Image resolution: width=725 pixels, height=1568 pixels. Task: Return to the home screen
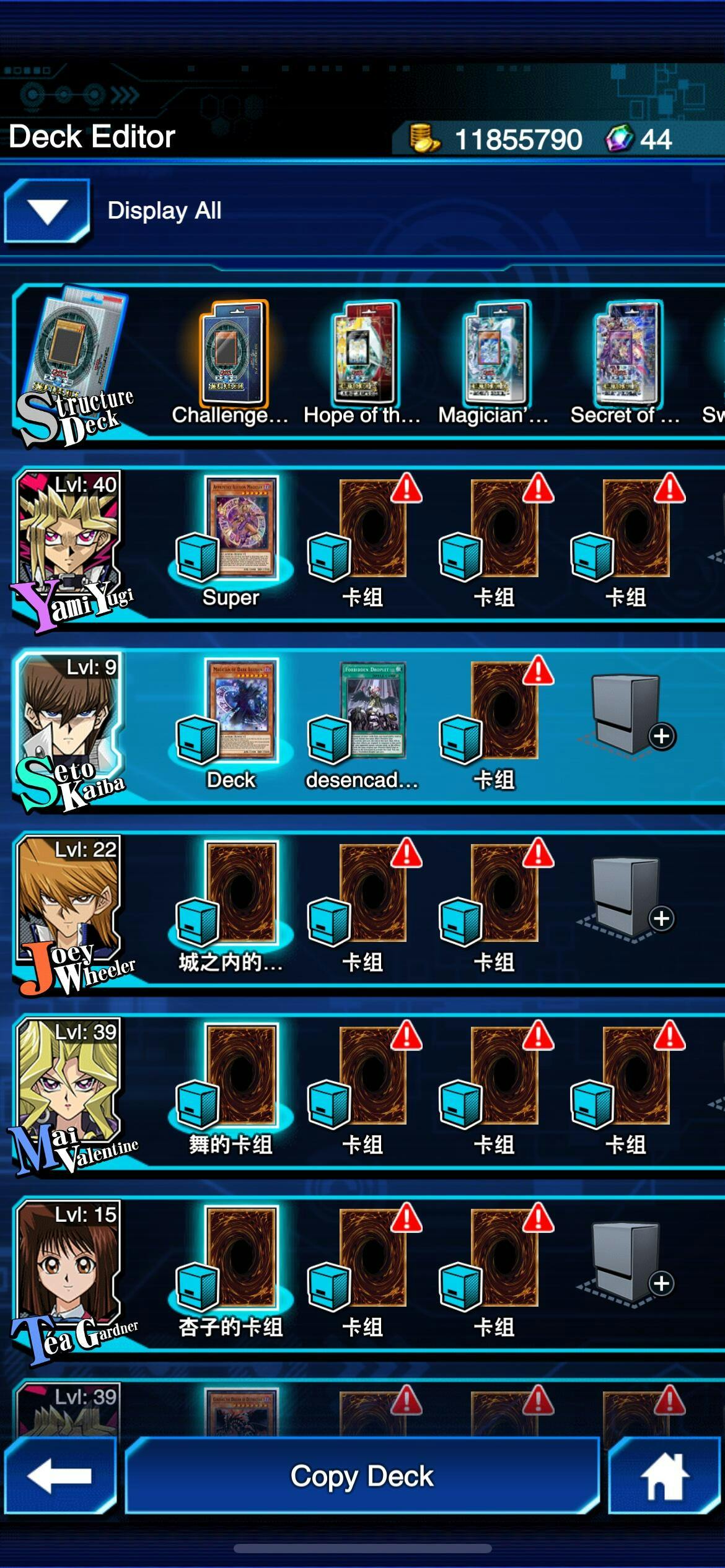[664, 1476]
